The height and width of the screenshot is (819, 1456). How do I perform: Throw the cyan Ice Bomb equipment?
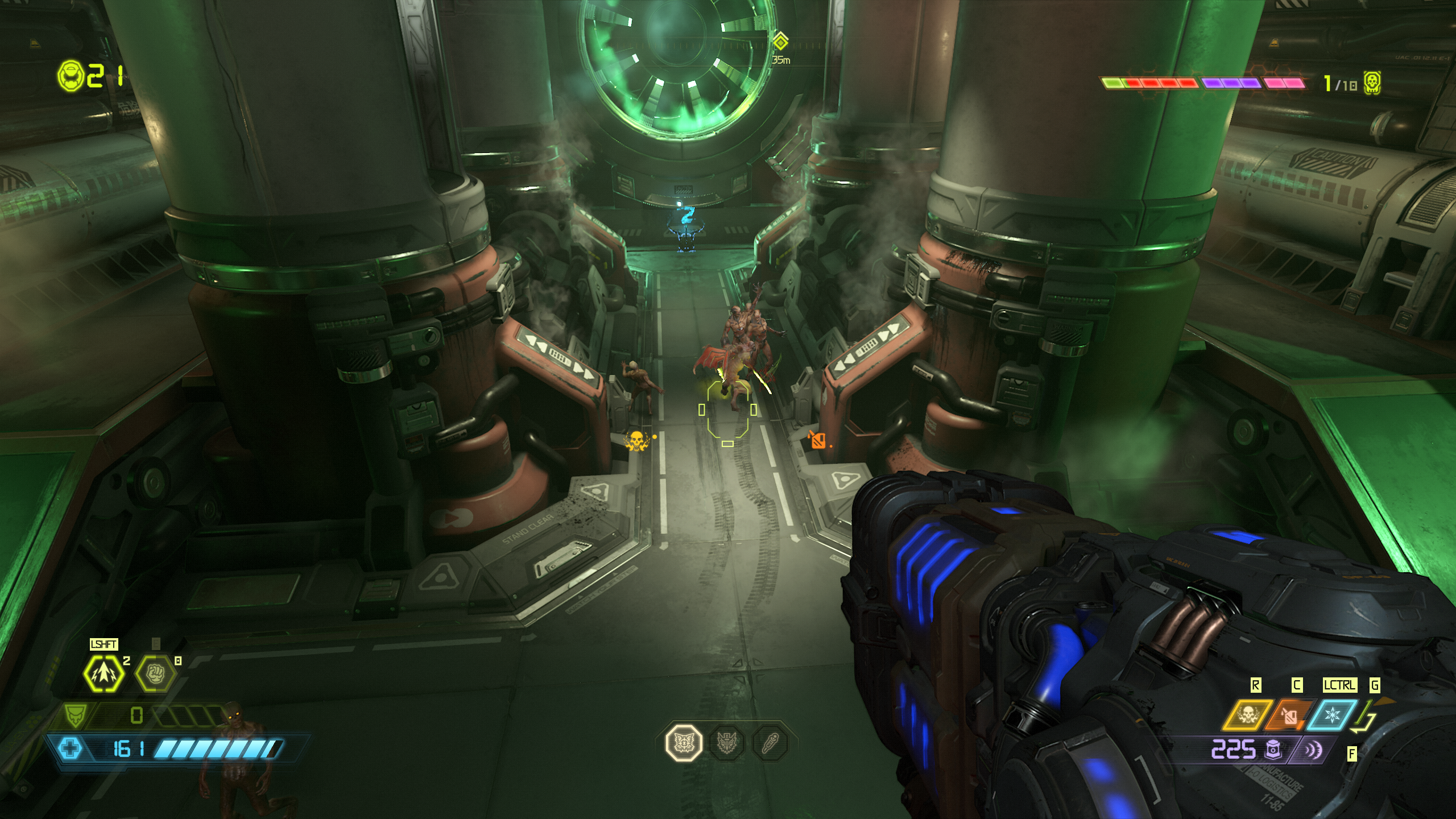(1332, 715)
